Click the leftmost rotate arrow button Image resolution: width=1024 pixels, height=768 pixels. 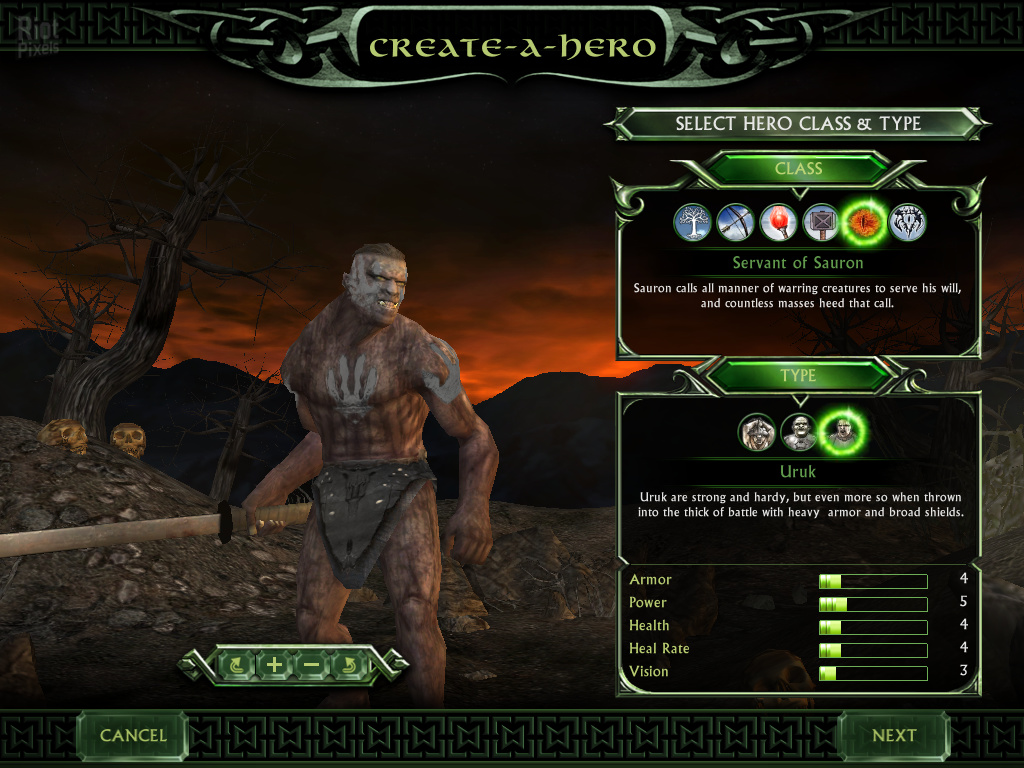pos(237,664)
